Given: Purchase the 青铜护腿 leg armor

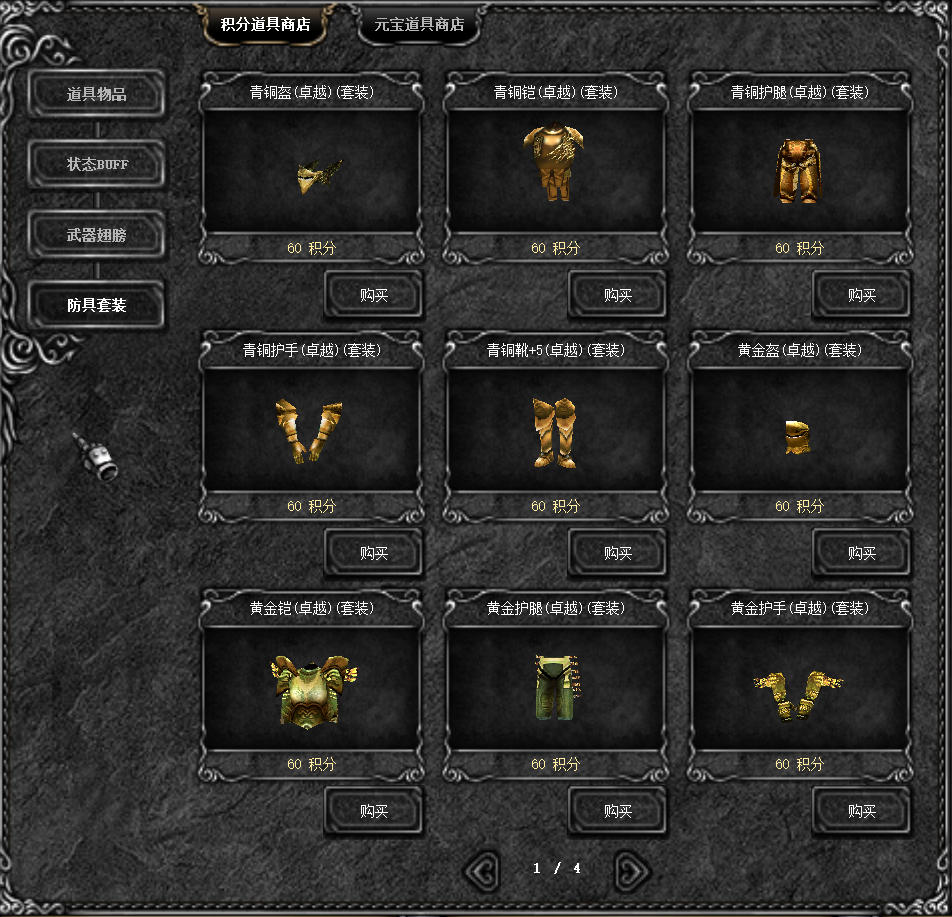Looking at the screenshot, I should pyautogui.click(x=861, y=295).
